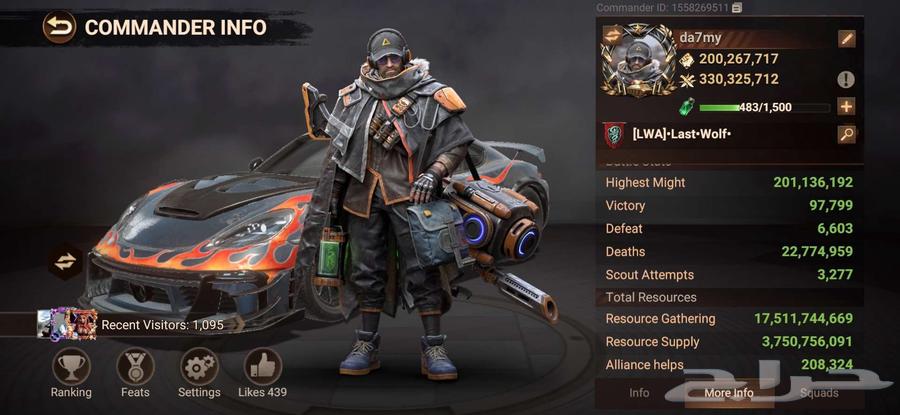Image resolution: width=900 pixels, height=415 pixels.
Task: View the Recent Visitors list
Action: tap(130, 324)
